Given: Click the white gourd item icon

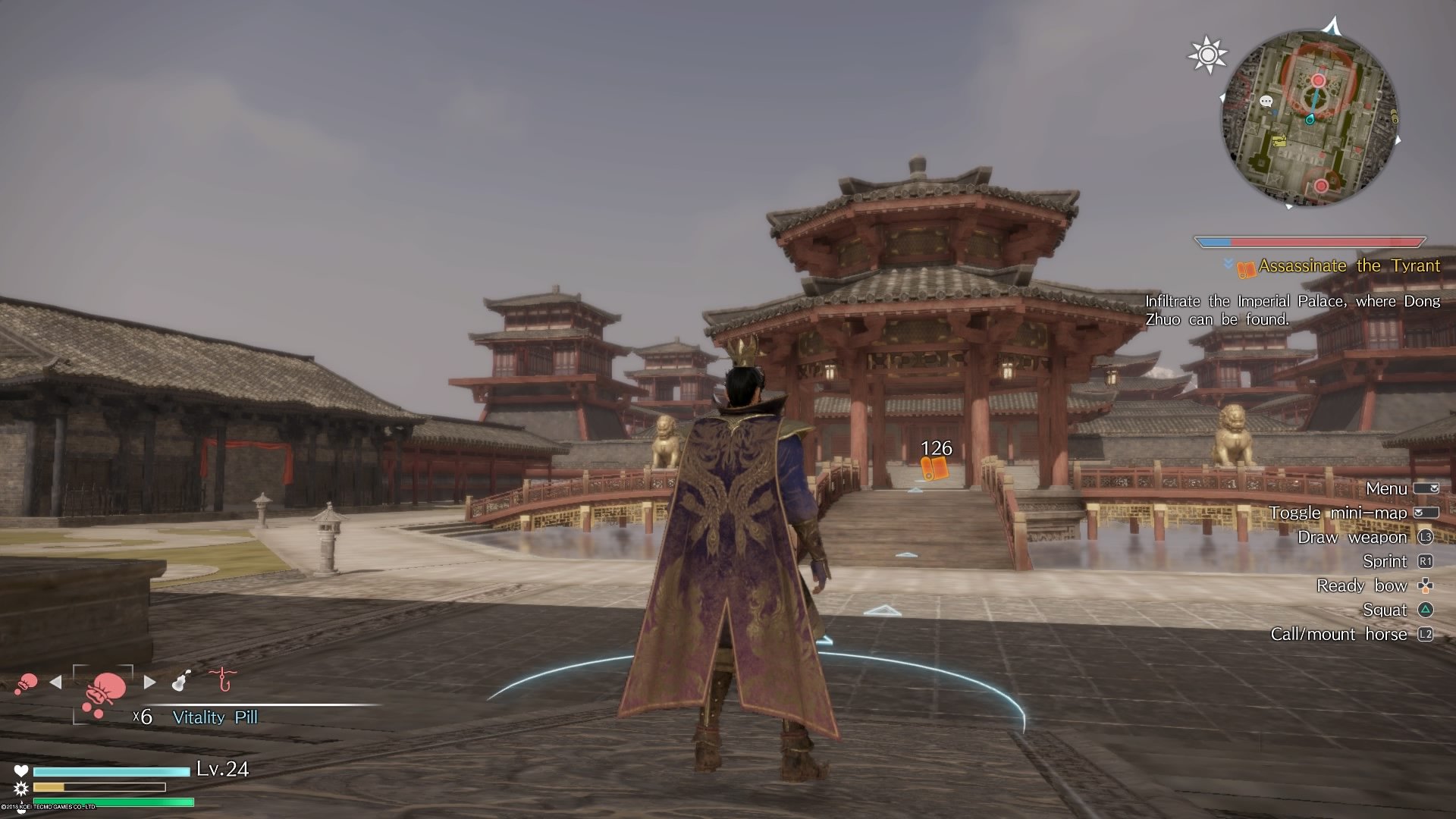Looking at the screenshot, I should pyautogui.click(x=179, y=679).
